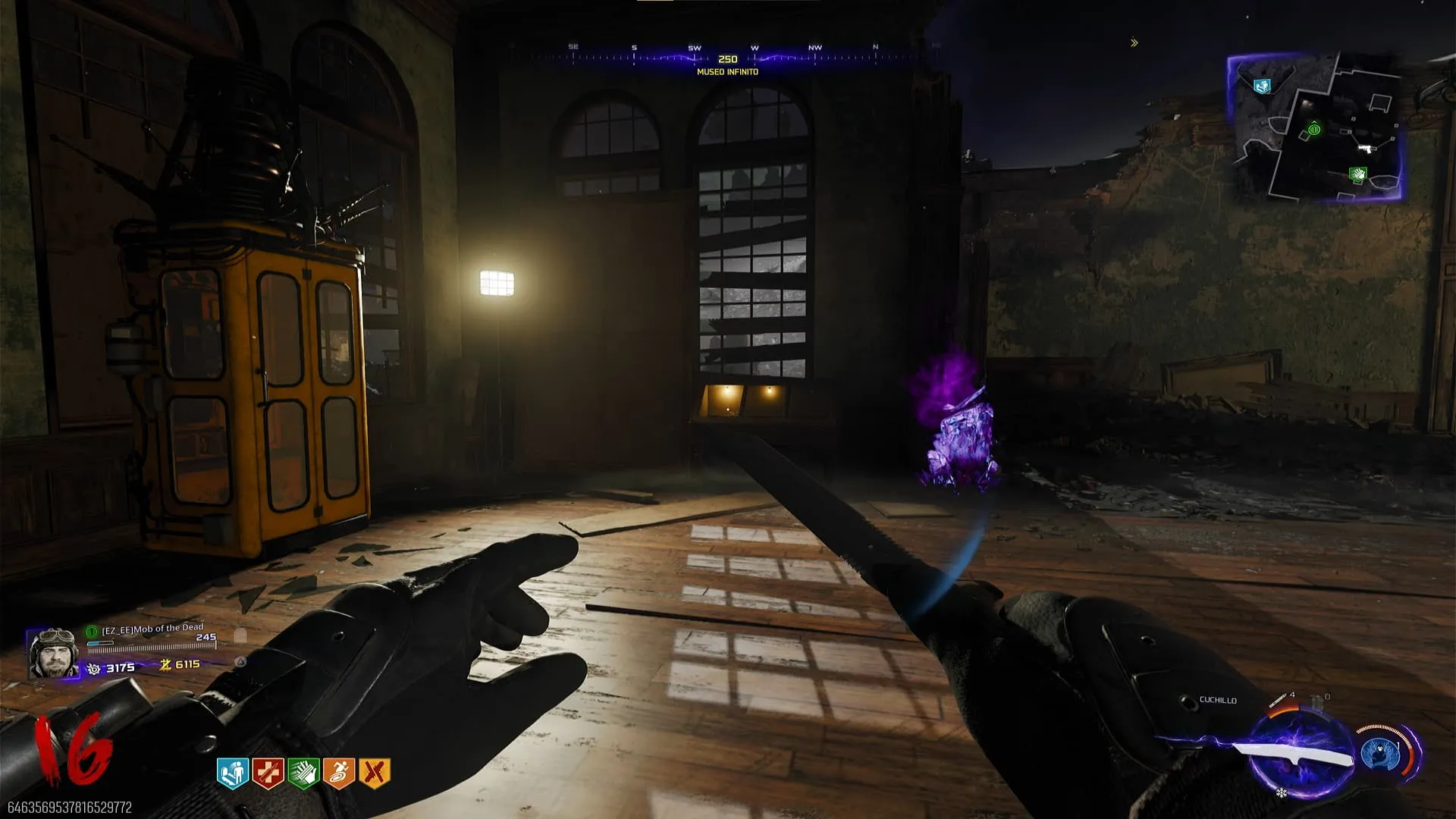Viewport: 1456px width, 819px height.
Task: Select the lethal equipment icon showing 0
Action: [x=1318, y=698]
